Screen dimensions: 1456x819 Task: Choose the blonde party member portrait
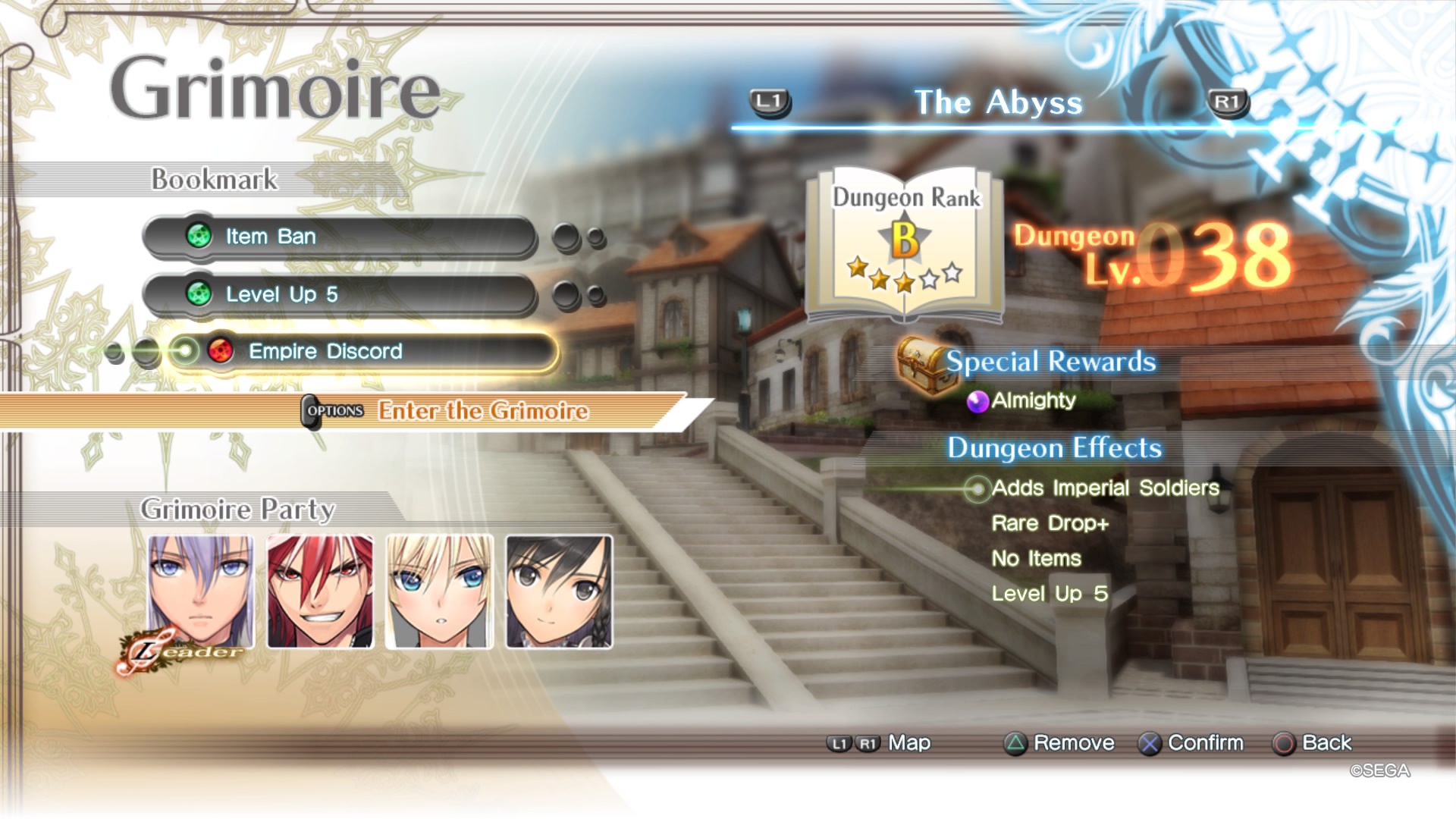[440, 591]
